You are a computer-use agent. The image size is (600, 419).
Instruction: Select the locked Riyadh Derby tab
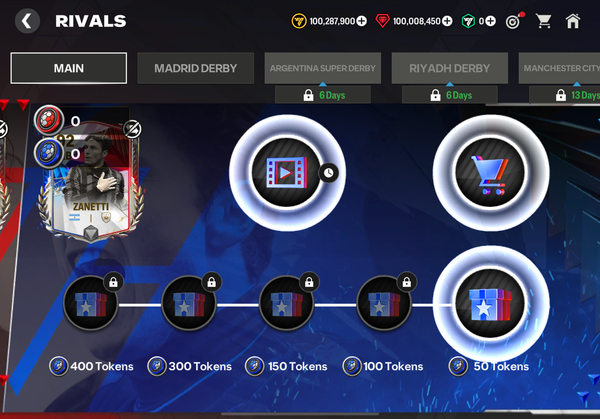pyautogui.click(x=449, y=68)
